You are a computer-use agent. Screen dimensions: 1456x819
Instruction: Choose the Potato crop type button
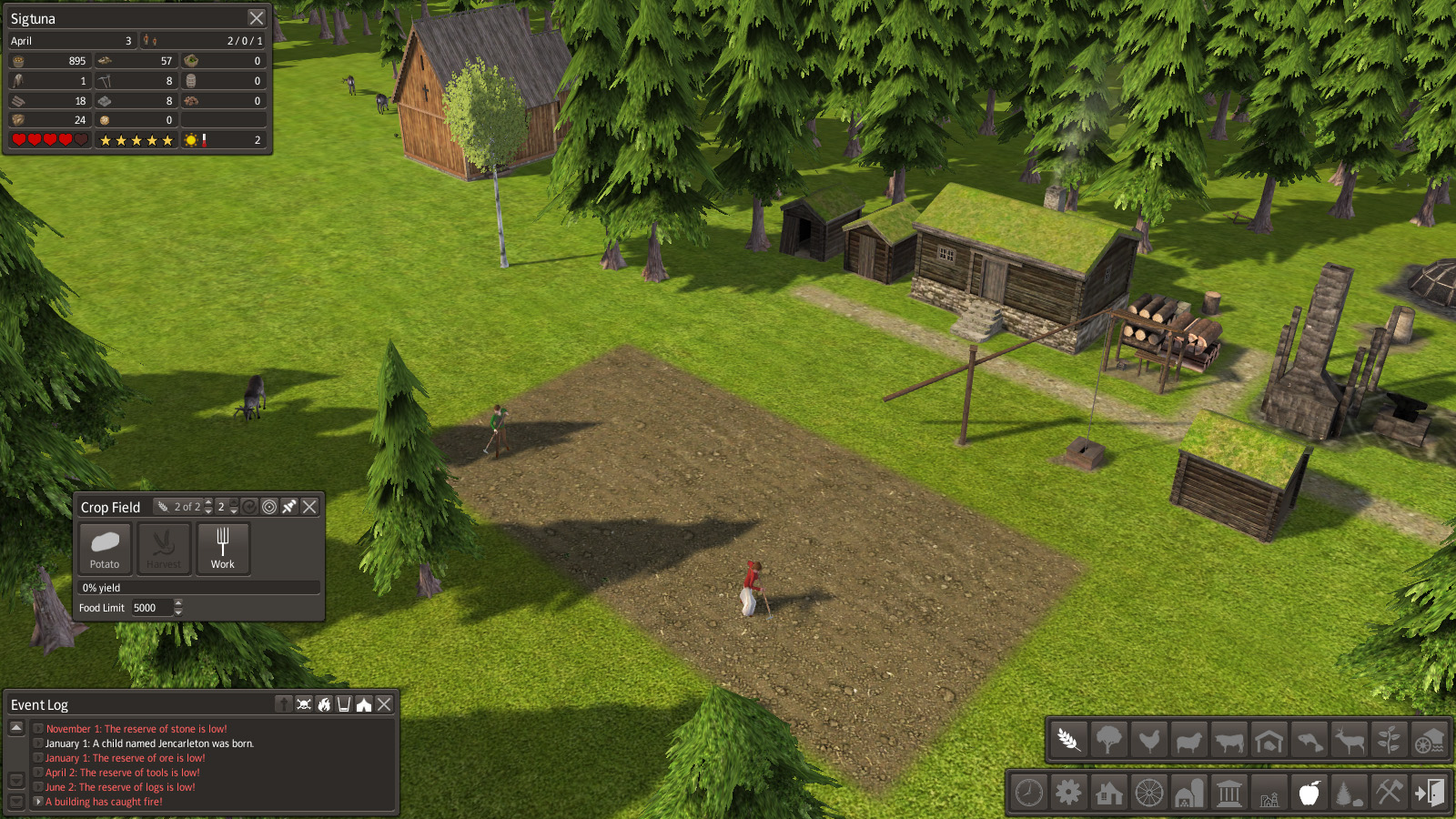tap(105, 548)
